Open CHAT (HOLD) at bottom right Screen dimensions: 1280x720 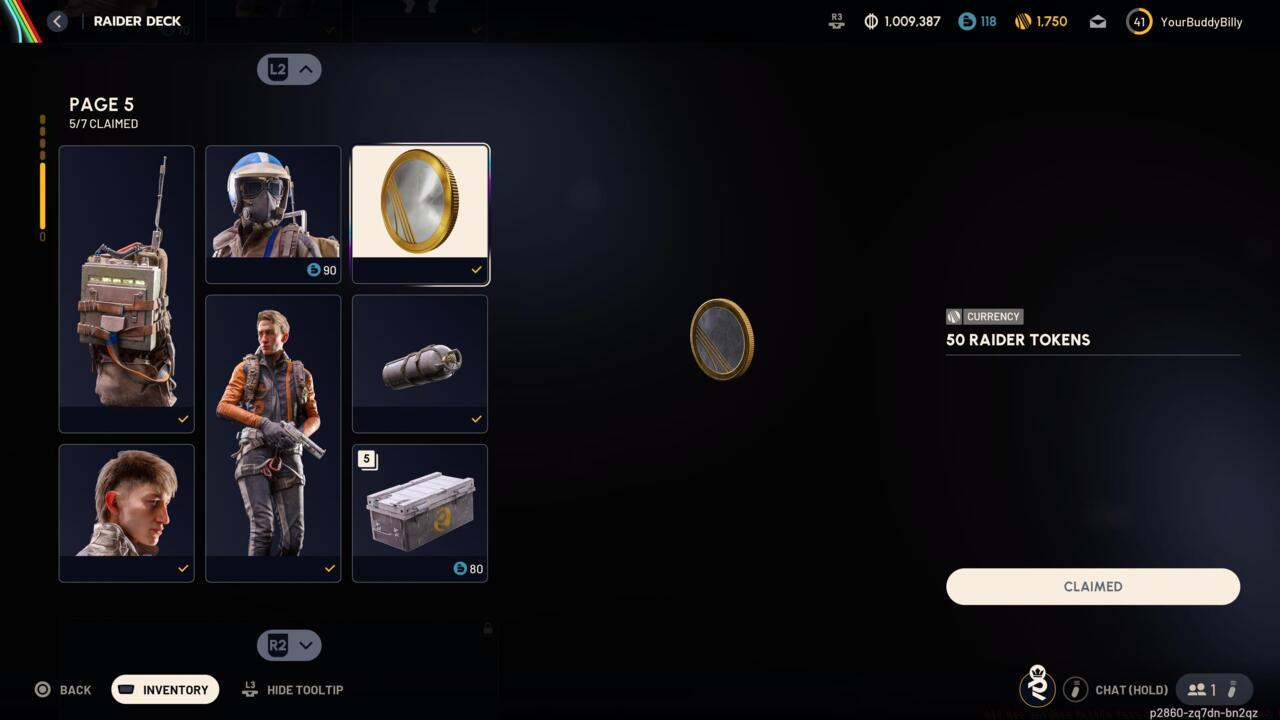pyautogui.click(x=1131, y=689)
